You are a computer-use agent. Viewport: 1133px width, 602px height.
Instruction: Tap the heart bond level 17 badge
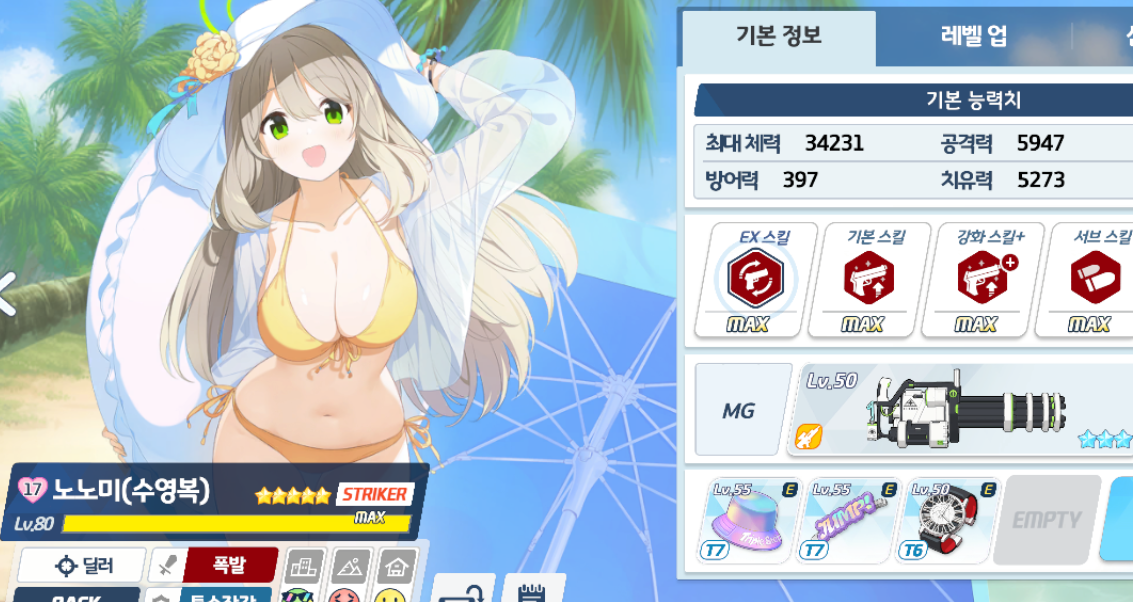point(32,490)
